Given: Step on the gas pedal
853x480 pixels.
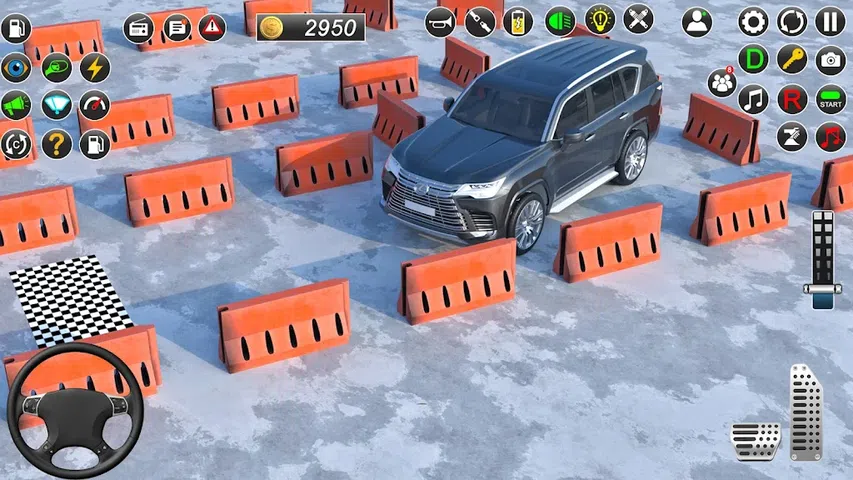Looking at the screenshot, I should coord(805,410).
